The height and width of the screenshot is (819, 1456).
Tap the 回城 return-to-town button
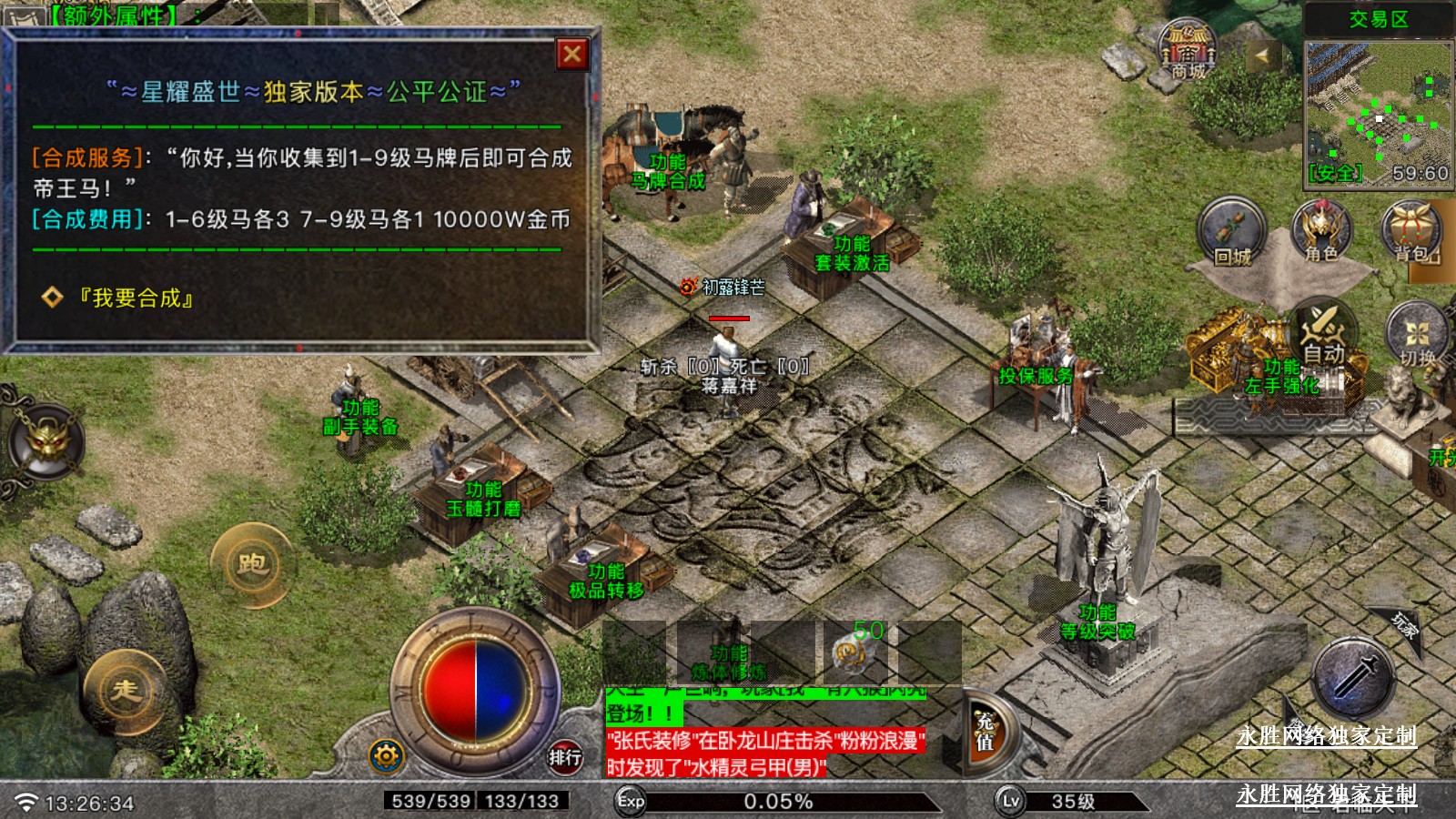tap(1232, 233)
